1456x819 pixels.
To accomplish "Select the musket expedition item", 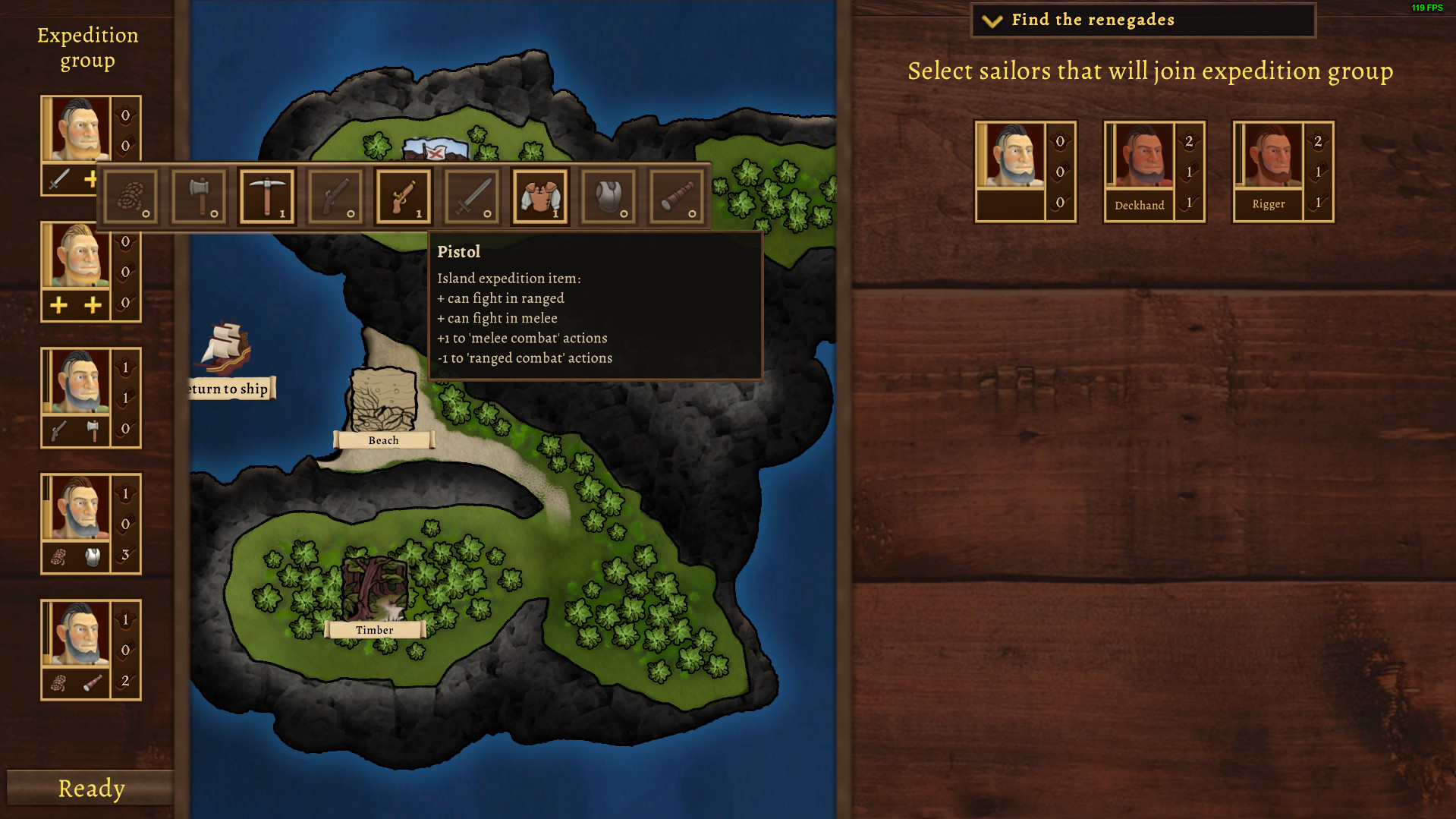I will (335, 196).
